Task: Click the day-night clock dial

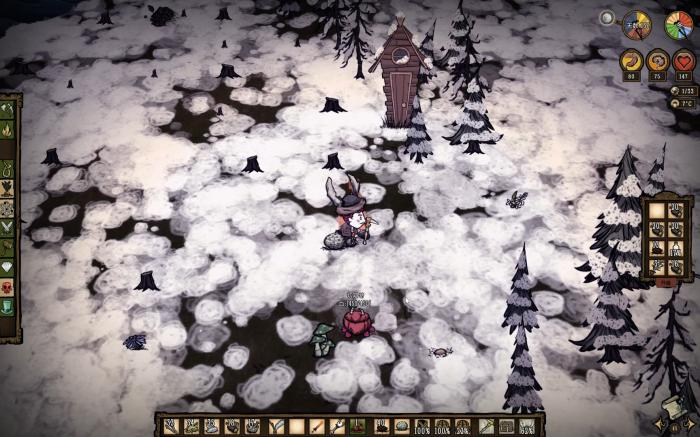Action: point(636,24)
